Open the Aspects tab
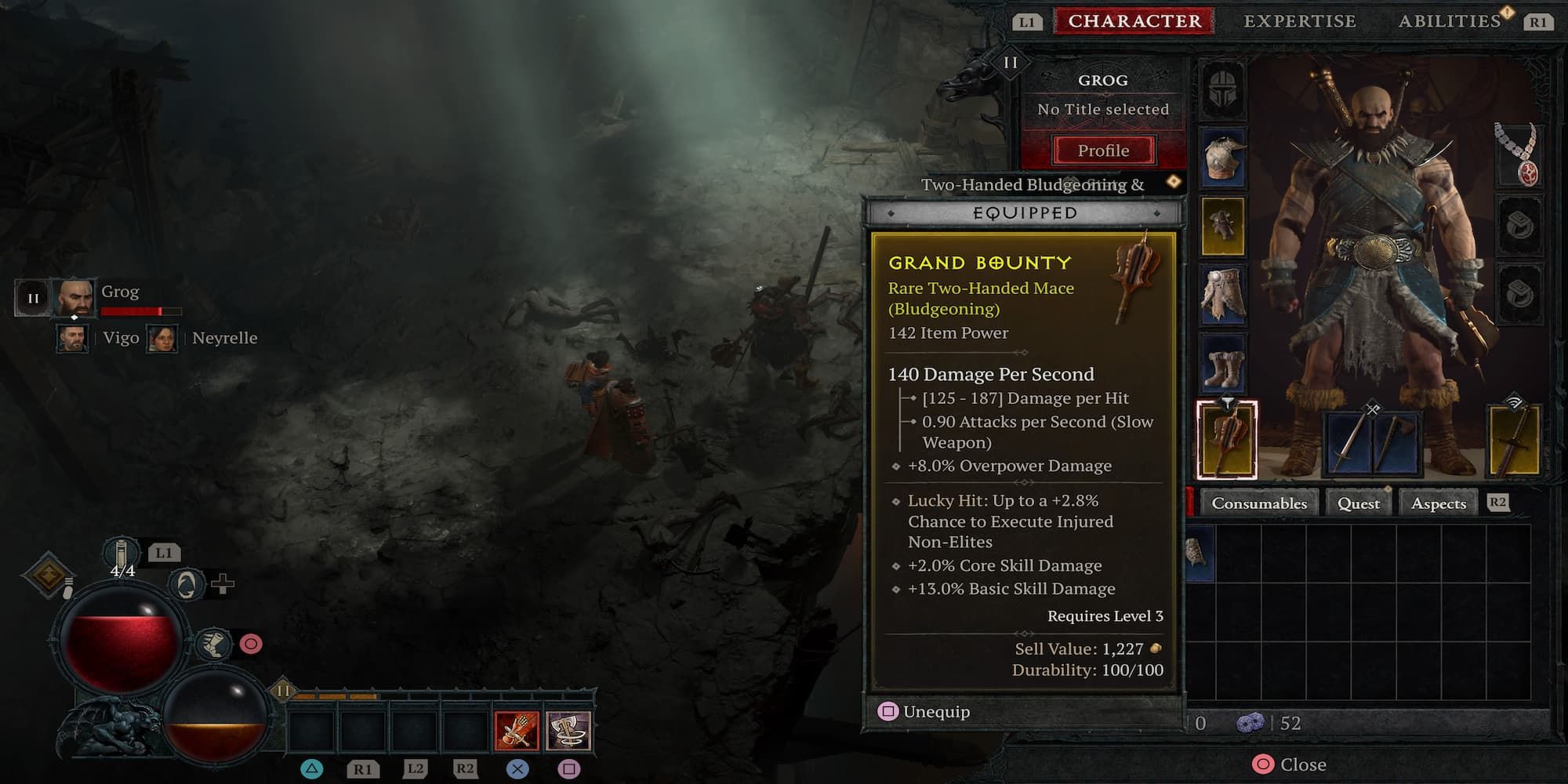Image resolution: width=1568 pixels, height=784 pixels. coord(1438,503)
